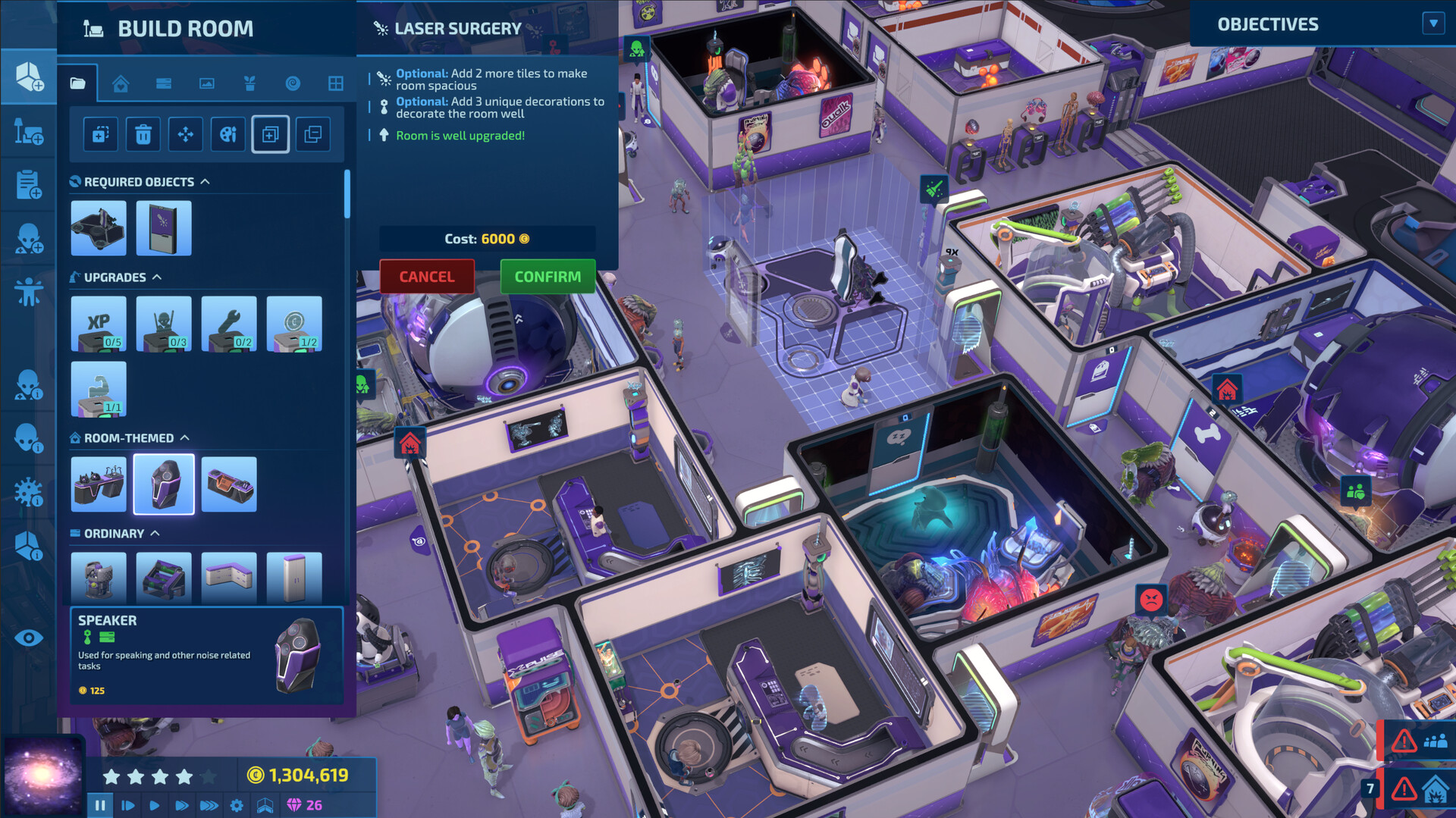The width and height of the screenshot is (1456, 818).
Task: Select the move objects arrow tool
Action: click(185, 134)
